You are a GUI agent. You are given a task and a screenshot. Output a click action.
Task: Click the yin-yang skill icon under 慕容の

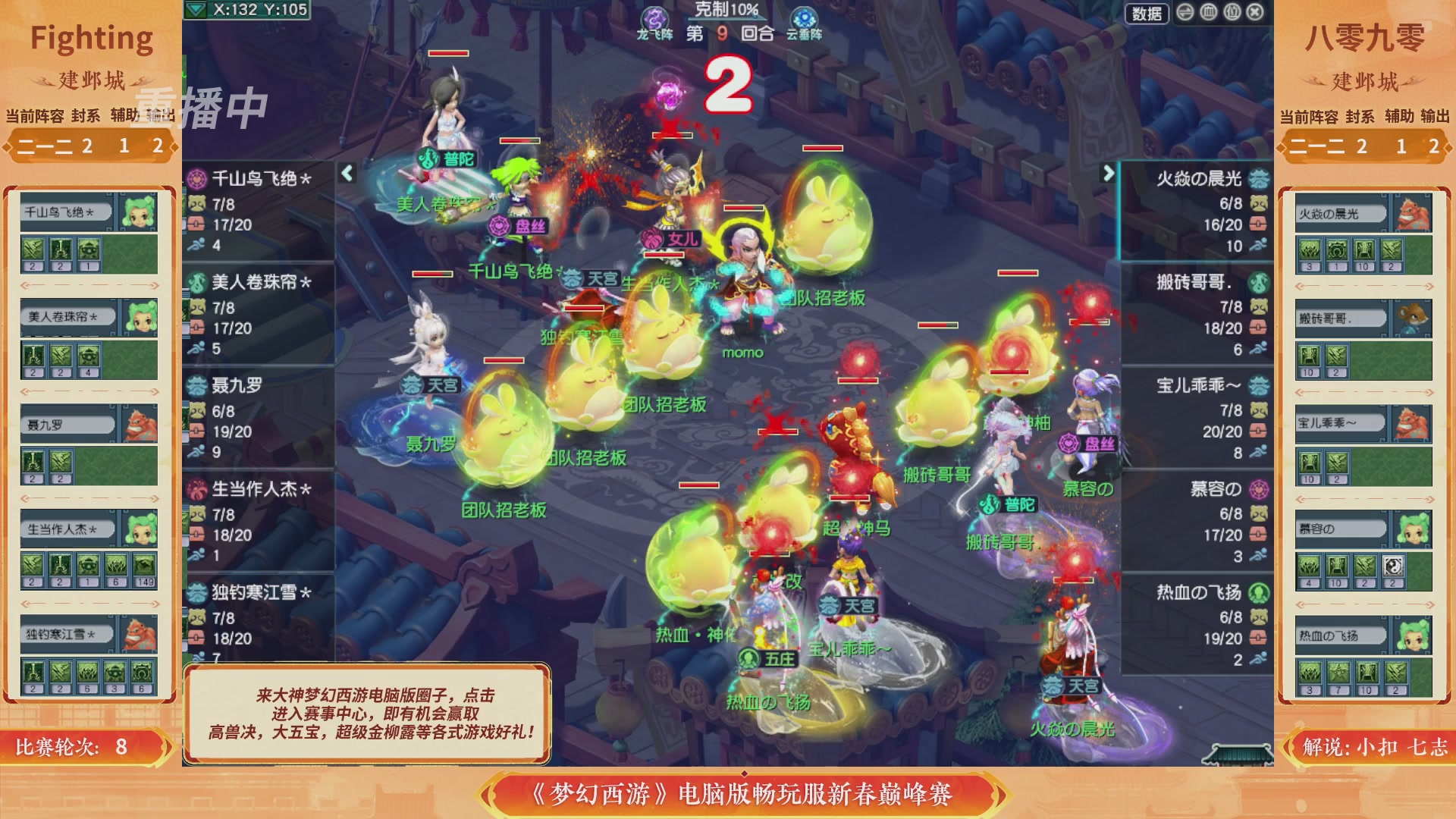click(x=1393, y=567)
